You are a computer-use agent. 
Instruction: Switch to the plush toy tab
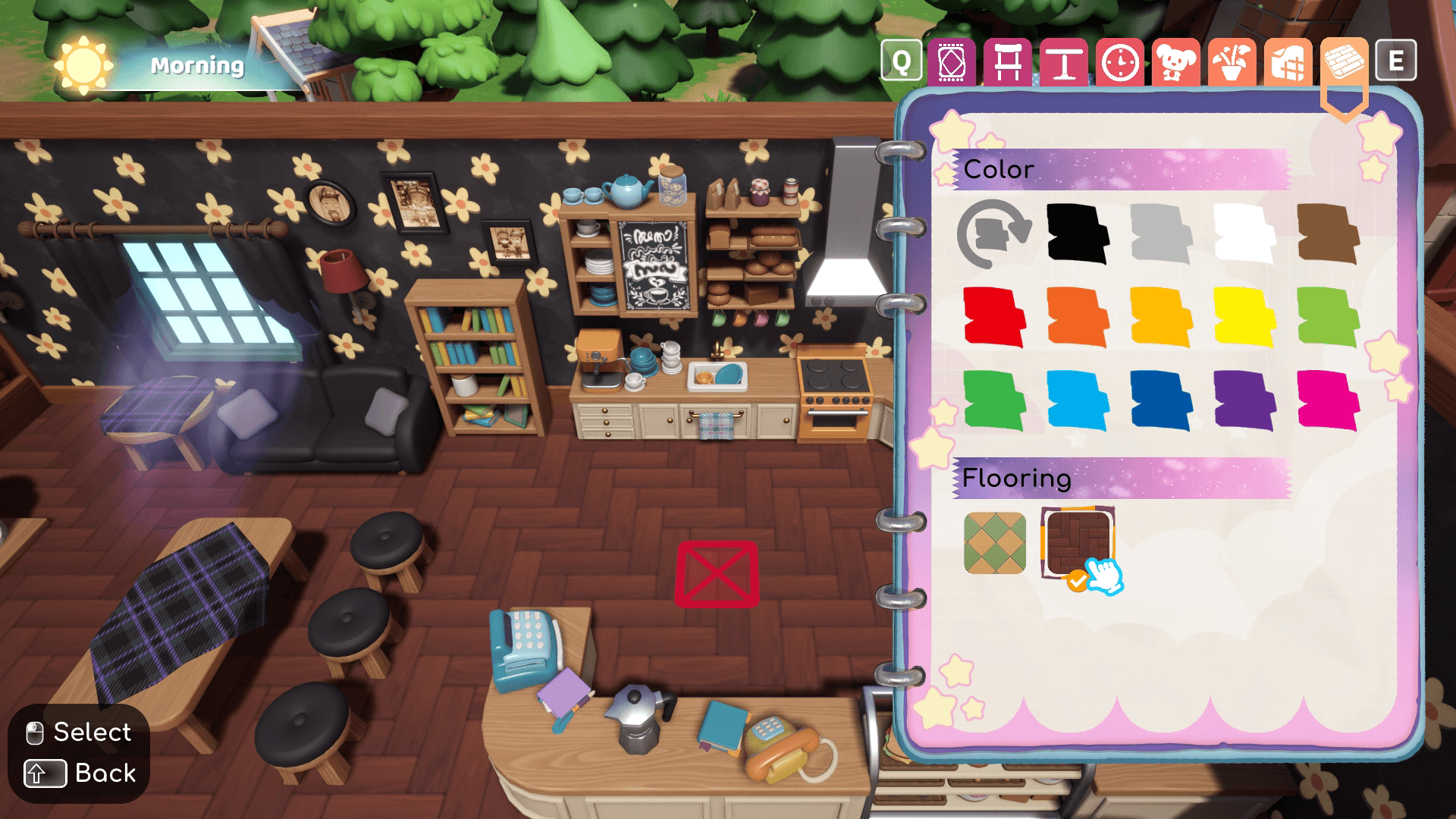(1175, 61)
